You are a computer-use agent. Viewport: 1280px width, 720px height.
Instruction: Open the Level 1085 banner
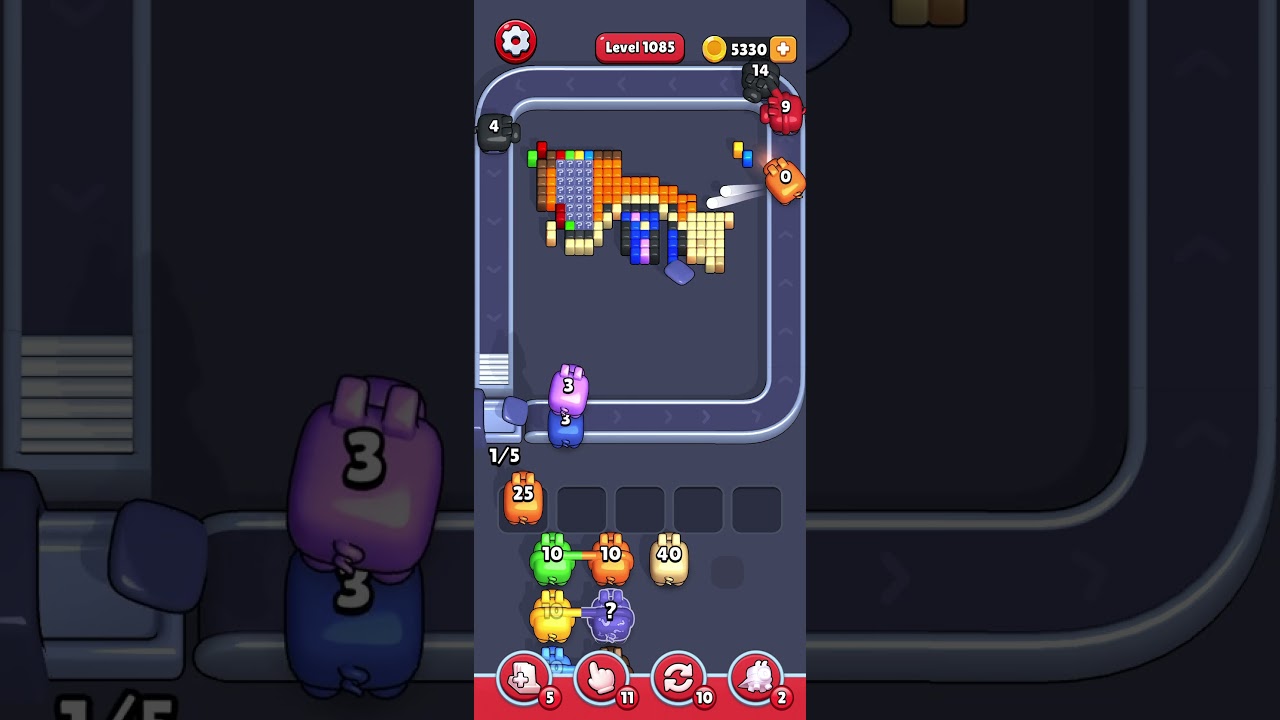[640, 47]
